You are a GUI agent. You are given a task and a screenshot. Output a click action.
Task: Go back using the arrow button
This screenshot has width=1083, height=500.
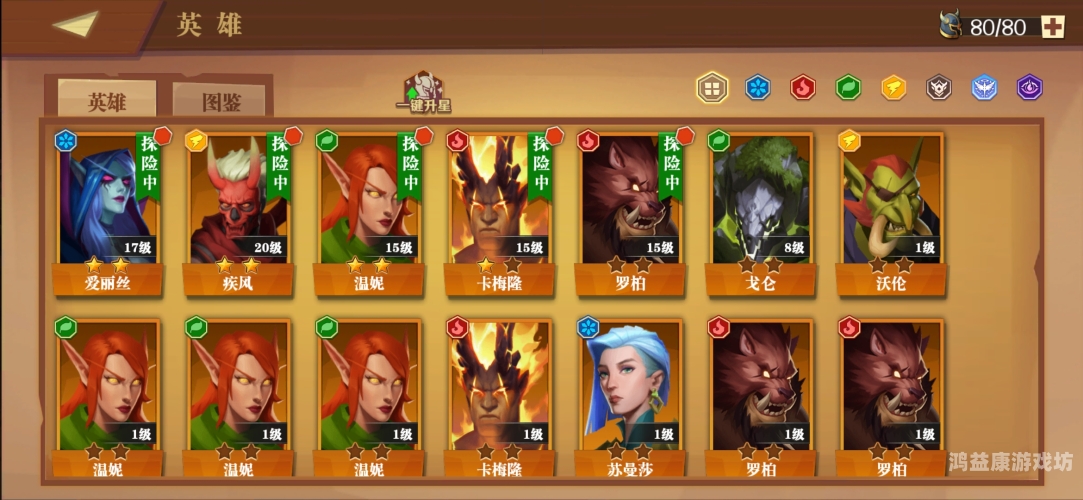click(75, 24)
